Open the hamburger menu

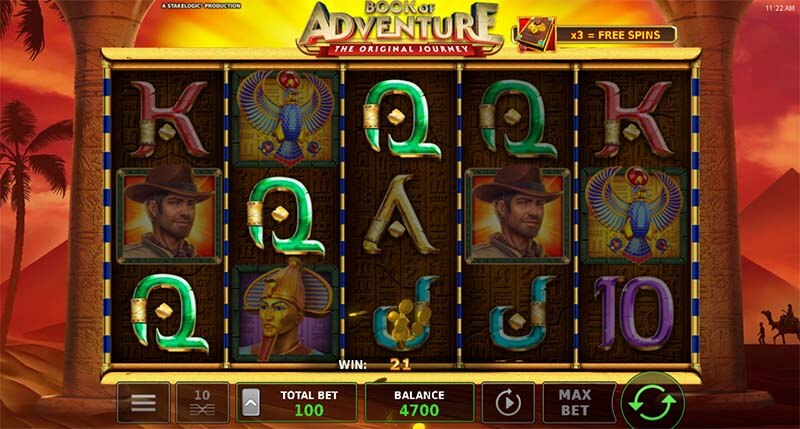tap(143, 403)
